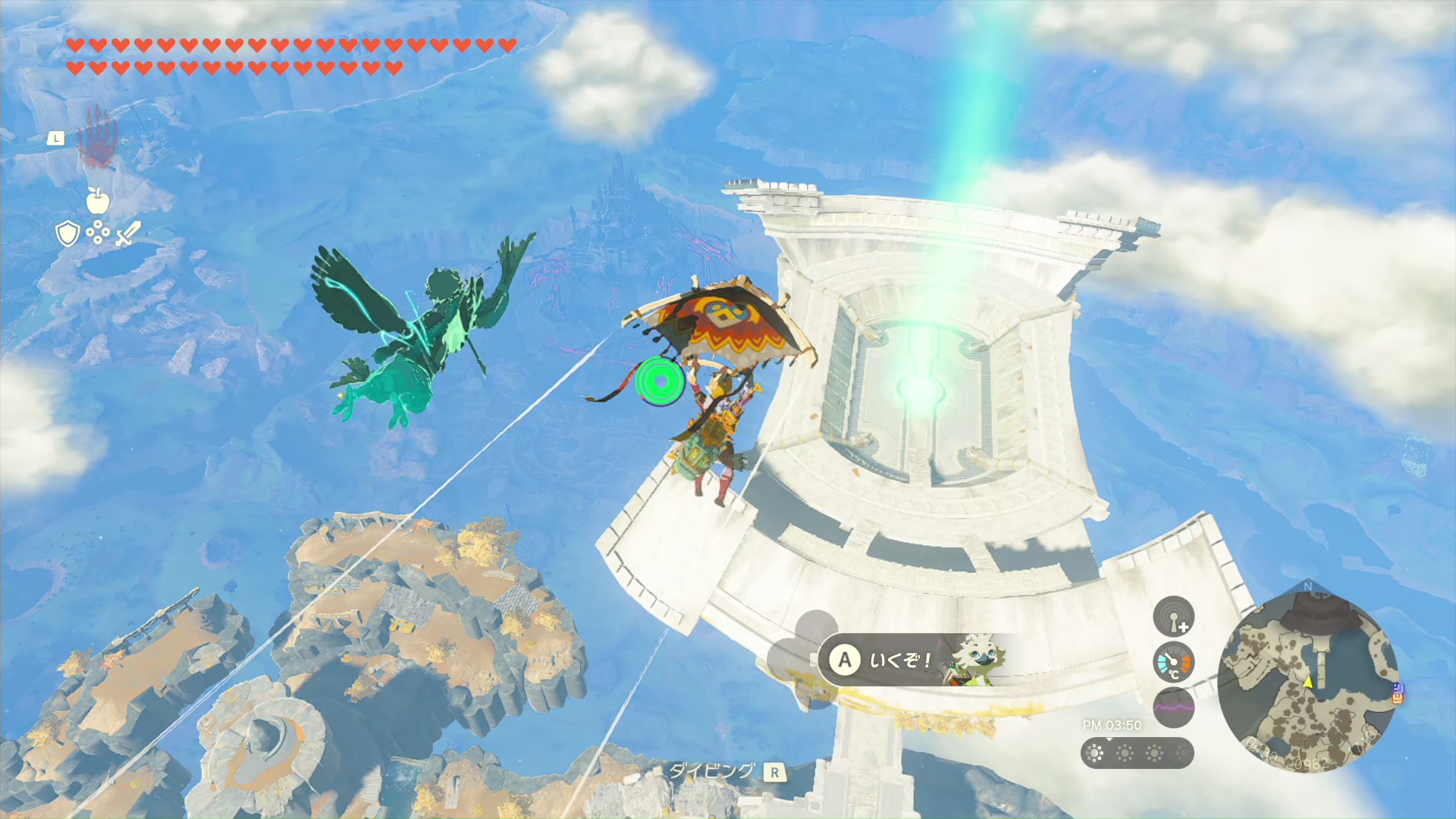Viewport: 1456px width, 819px height.
Task: Click the purple noise meter gauge
Action: coord(1173,708)
